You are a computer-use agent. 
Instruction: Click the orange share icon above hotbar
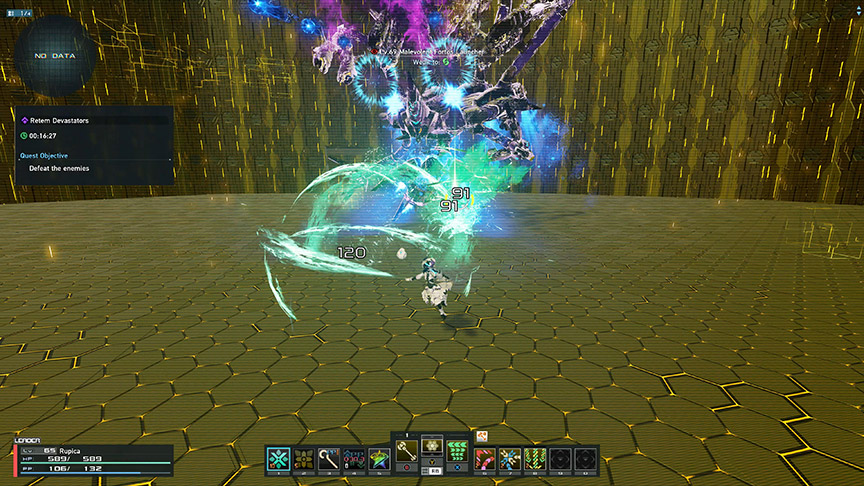click(x=481, y=435)
